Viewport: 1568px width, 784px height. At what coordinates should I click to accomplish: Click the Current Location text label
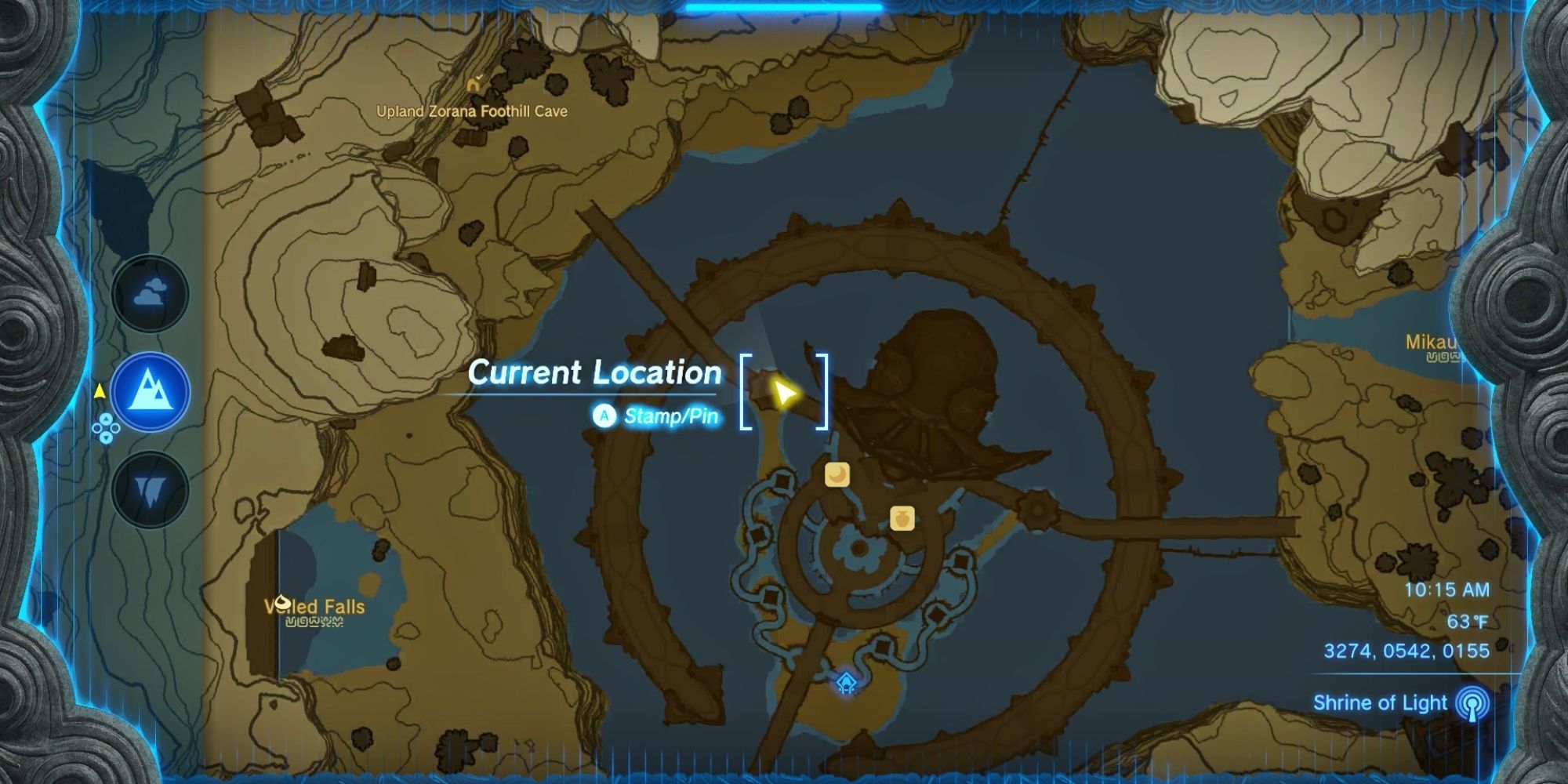594,373
